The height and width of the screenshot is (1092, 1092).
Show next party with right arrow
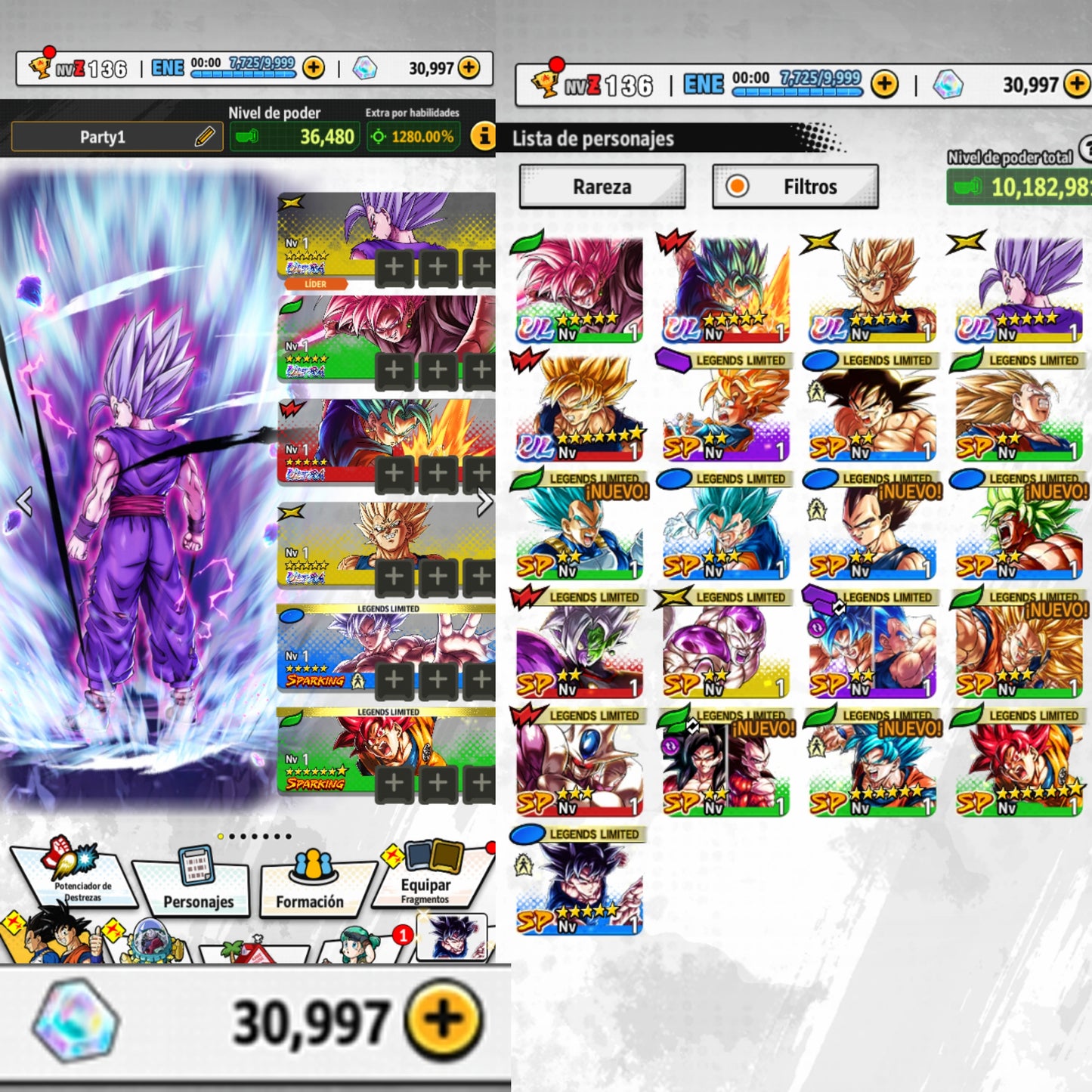coord(484,502)
